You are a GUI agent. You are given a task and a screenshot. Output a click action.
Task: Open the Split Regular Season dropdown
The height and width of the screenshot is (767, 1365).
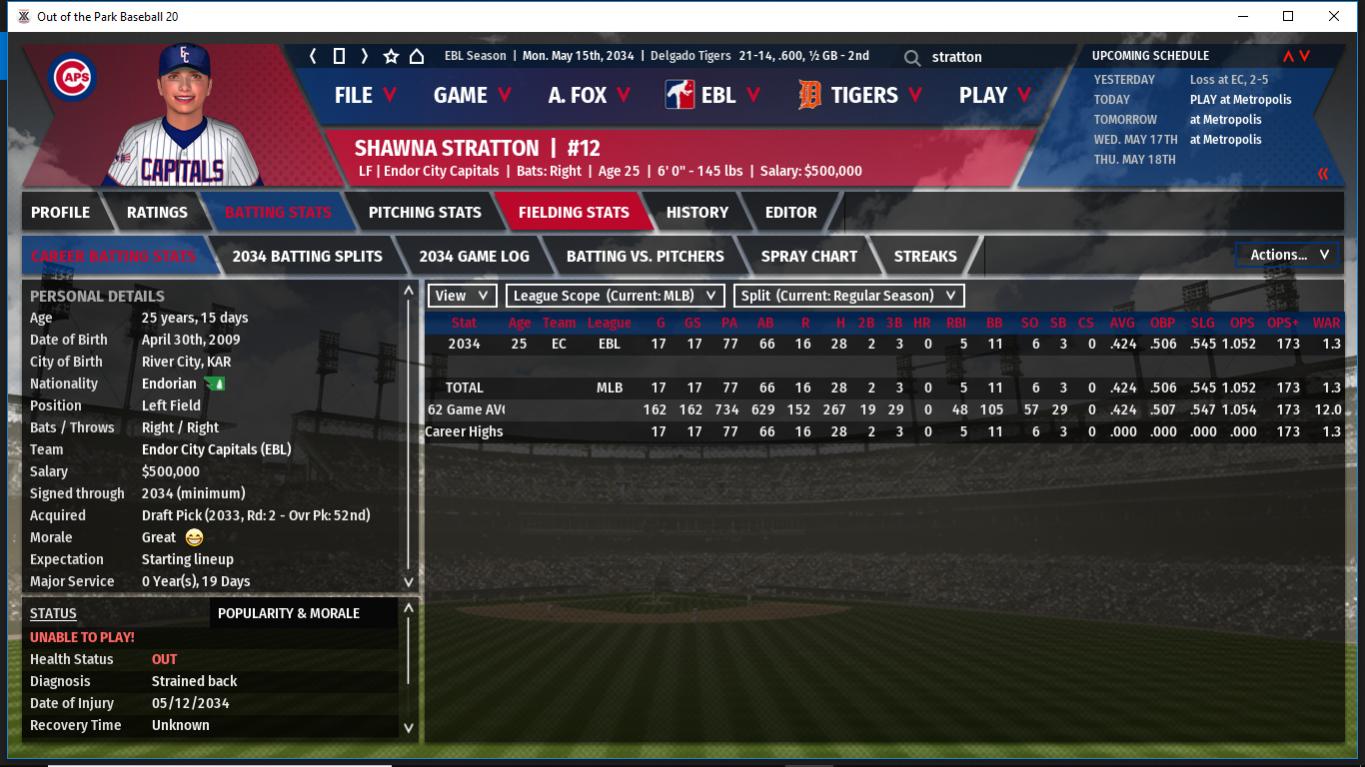pos(849,296)
